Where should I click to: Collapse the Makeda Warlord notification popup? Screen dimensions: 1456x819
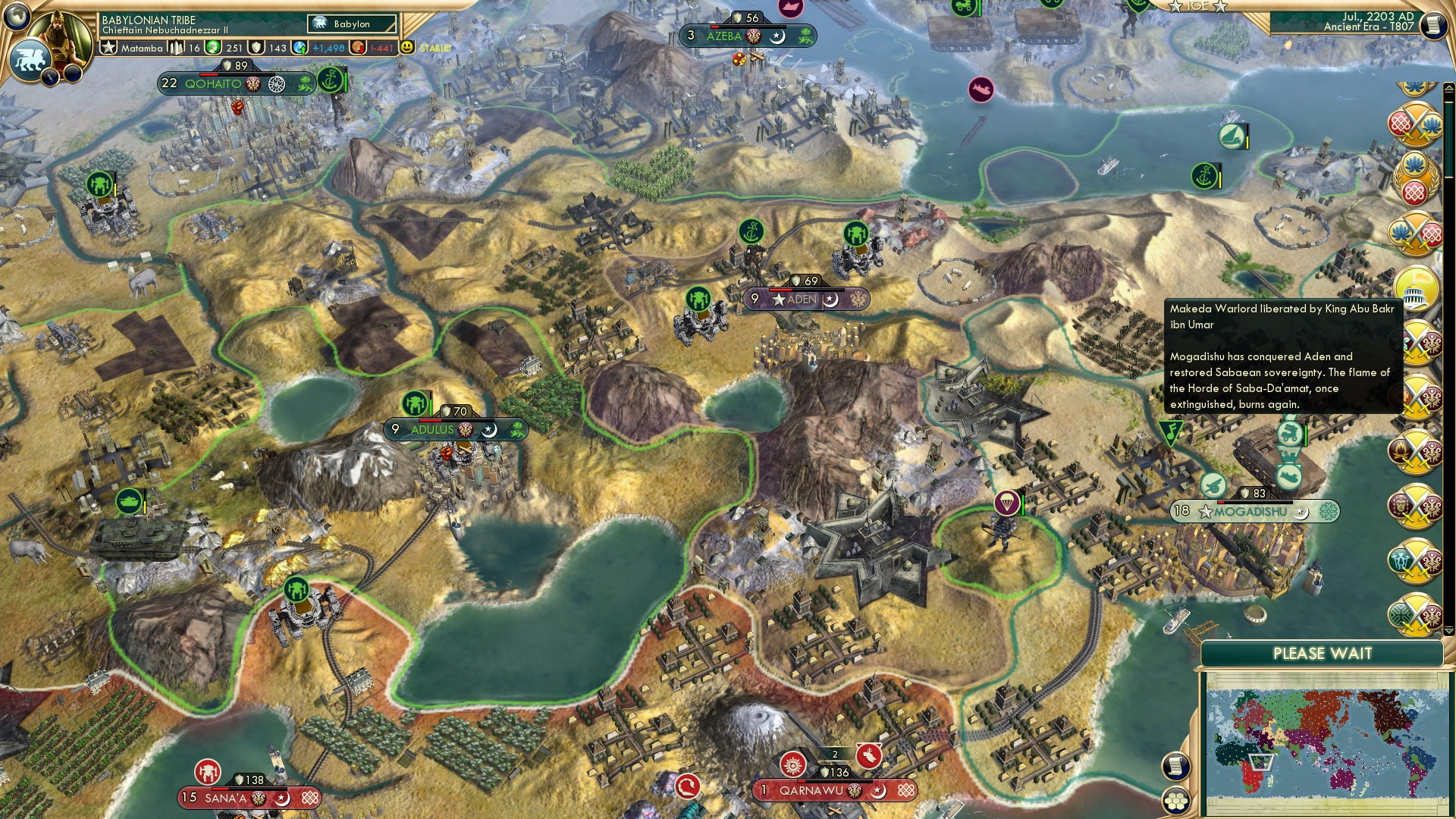[x=1282, y=356]
